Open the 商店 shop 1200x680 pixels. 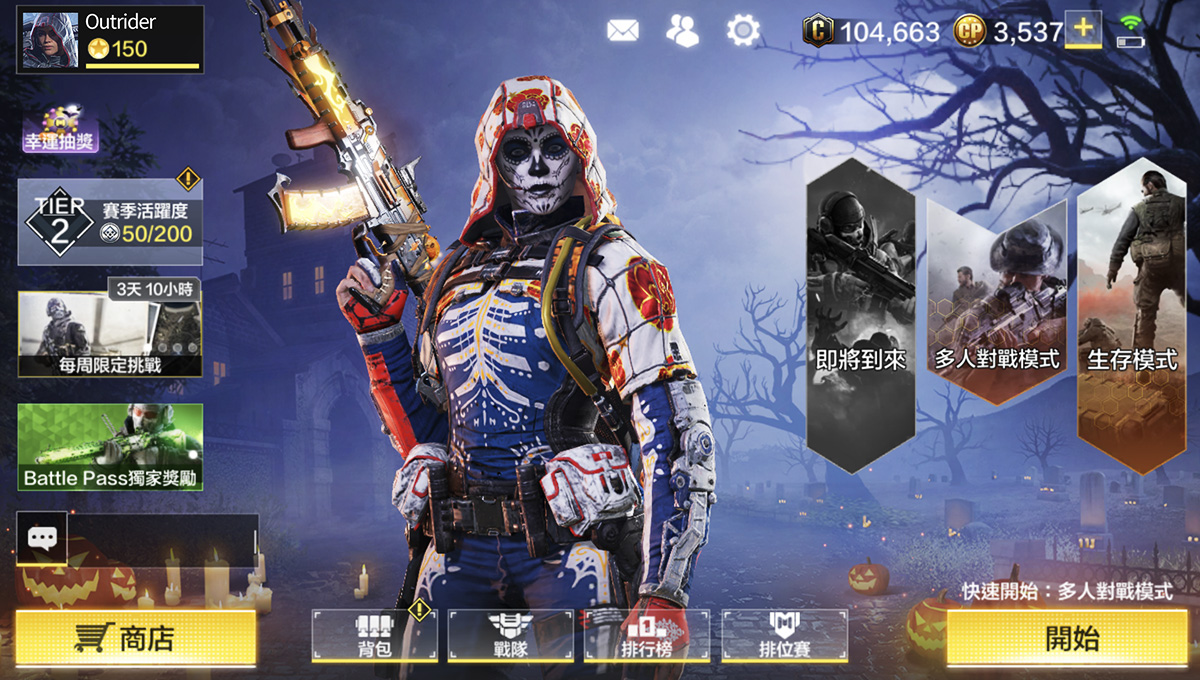(x=135, y=638)
